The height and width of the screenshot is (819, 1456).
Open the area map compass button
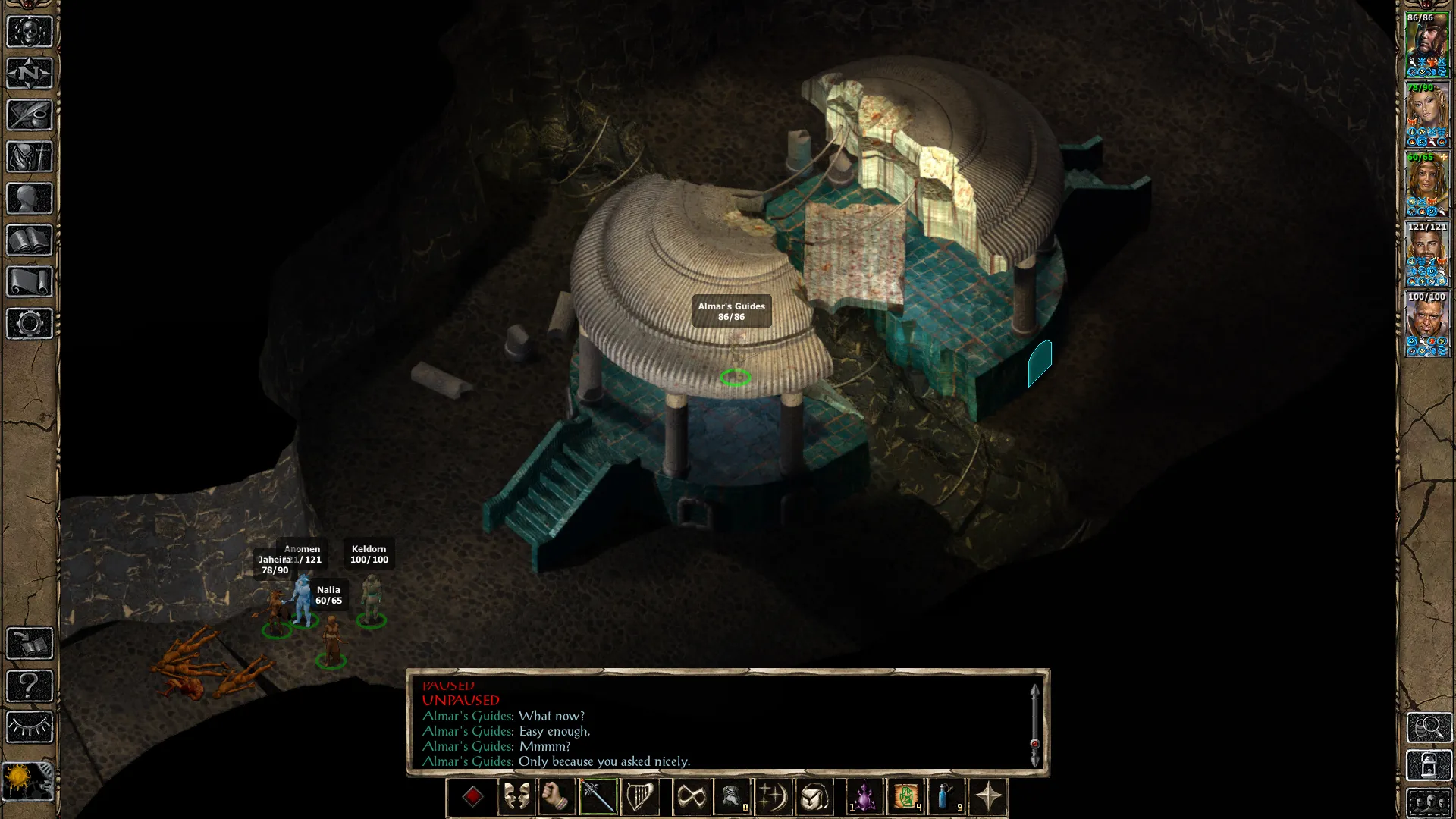(30, 74)
